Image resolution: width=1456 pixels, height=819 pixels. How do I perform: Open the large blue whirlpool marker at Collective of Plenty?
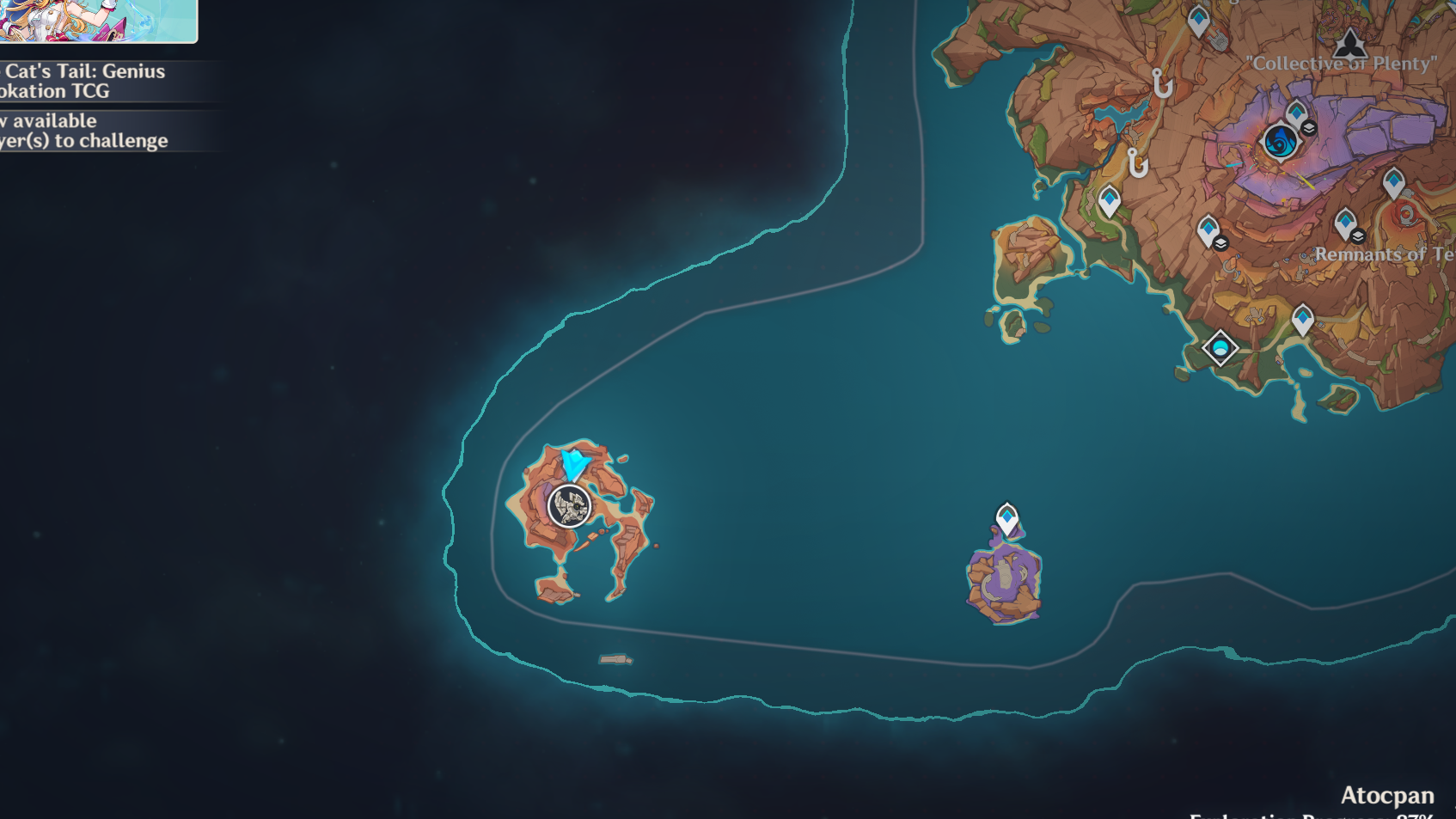coord(1281,140)
